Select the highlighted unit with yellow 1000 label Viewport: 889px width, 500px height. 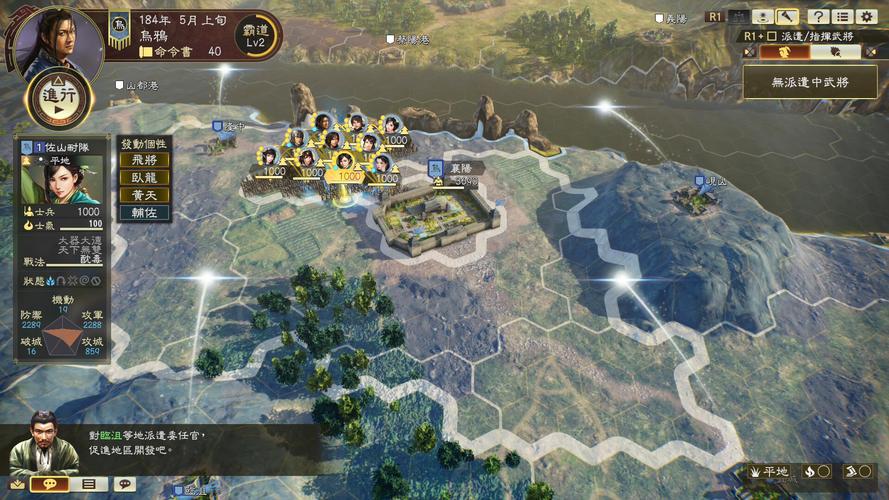tap(346, 167)
